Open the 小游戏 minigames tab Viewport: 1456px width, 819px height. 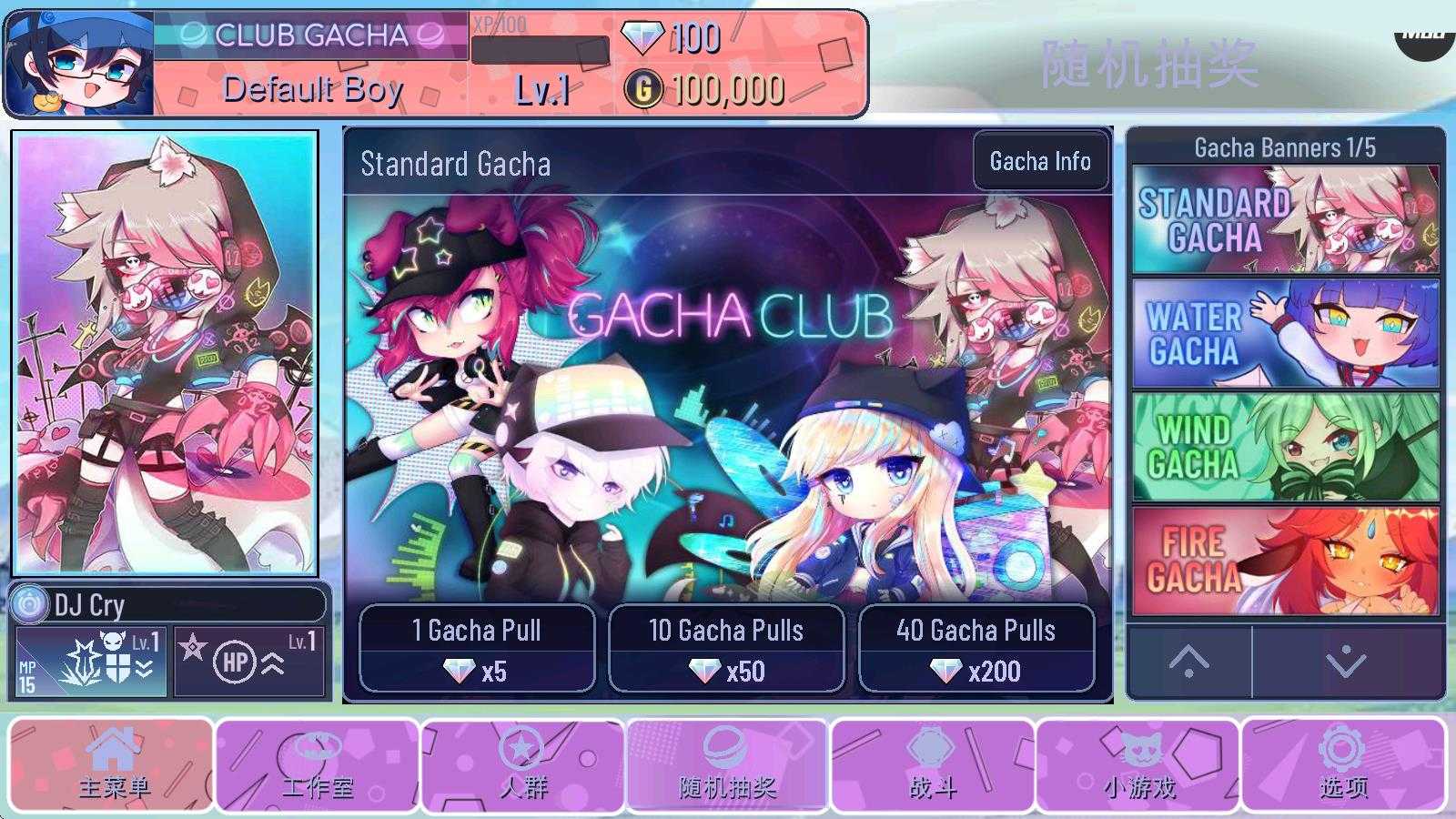coord(1138,764)
